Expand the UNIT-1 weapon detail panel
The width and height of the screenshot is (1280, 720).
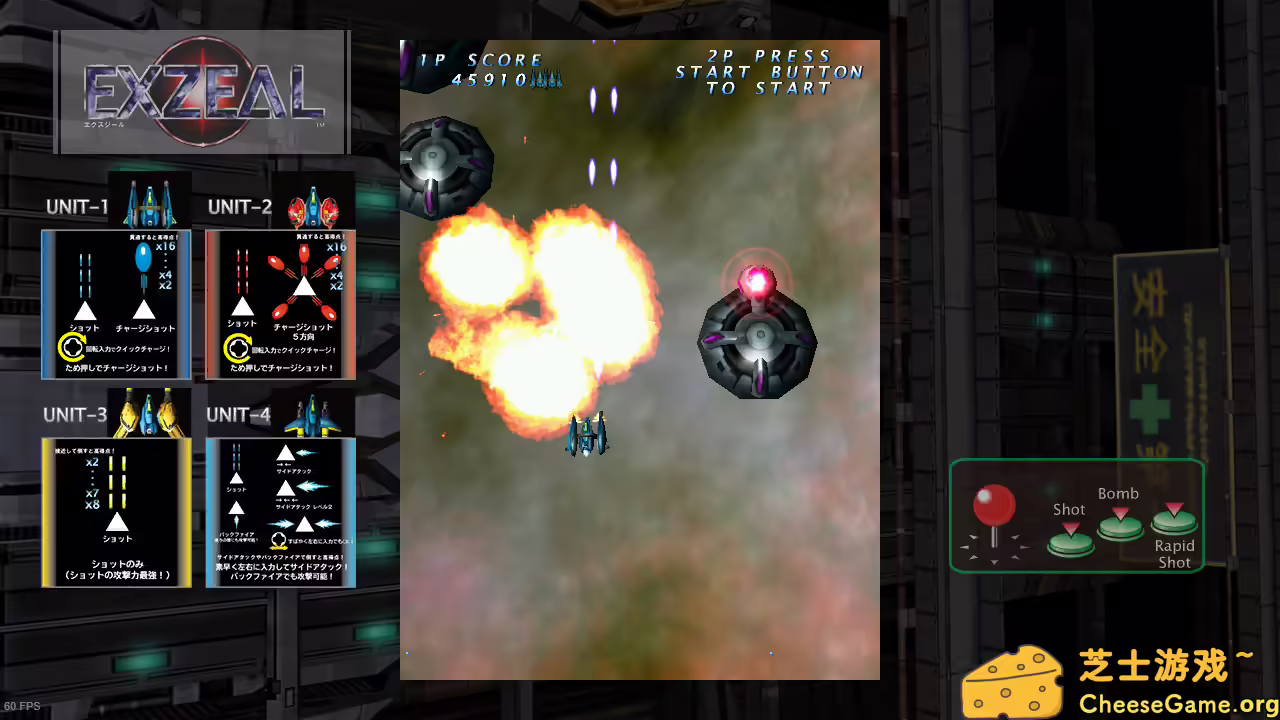[116, 305]
